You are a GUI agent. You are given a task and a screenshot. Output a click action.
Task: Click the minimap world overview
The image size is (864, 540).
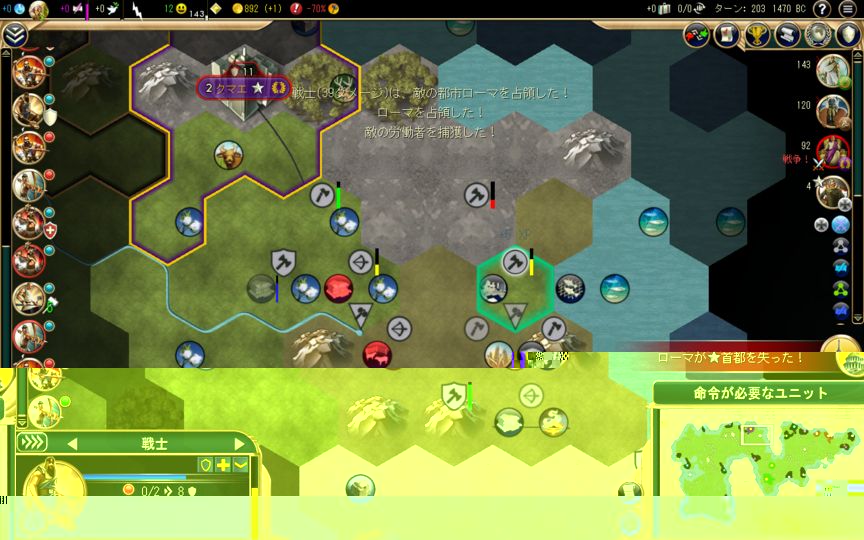(x=753, y=457)
